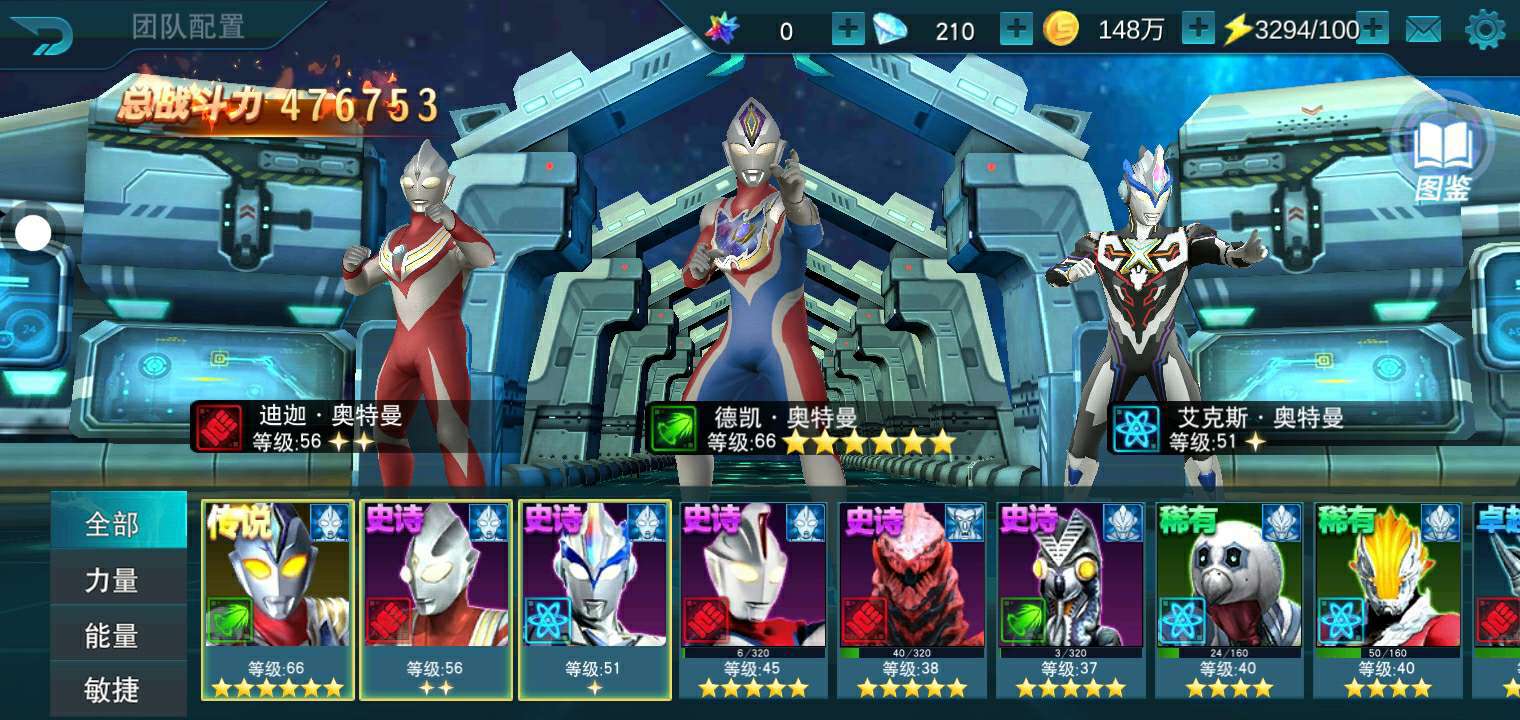Select the level 51 史诗 hero card

tap(594, 598)
